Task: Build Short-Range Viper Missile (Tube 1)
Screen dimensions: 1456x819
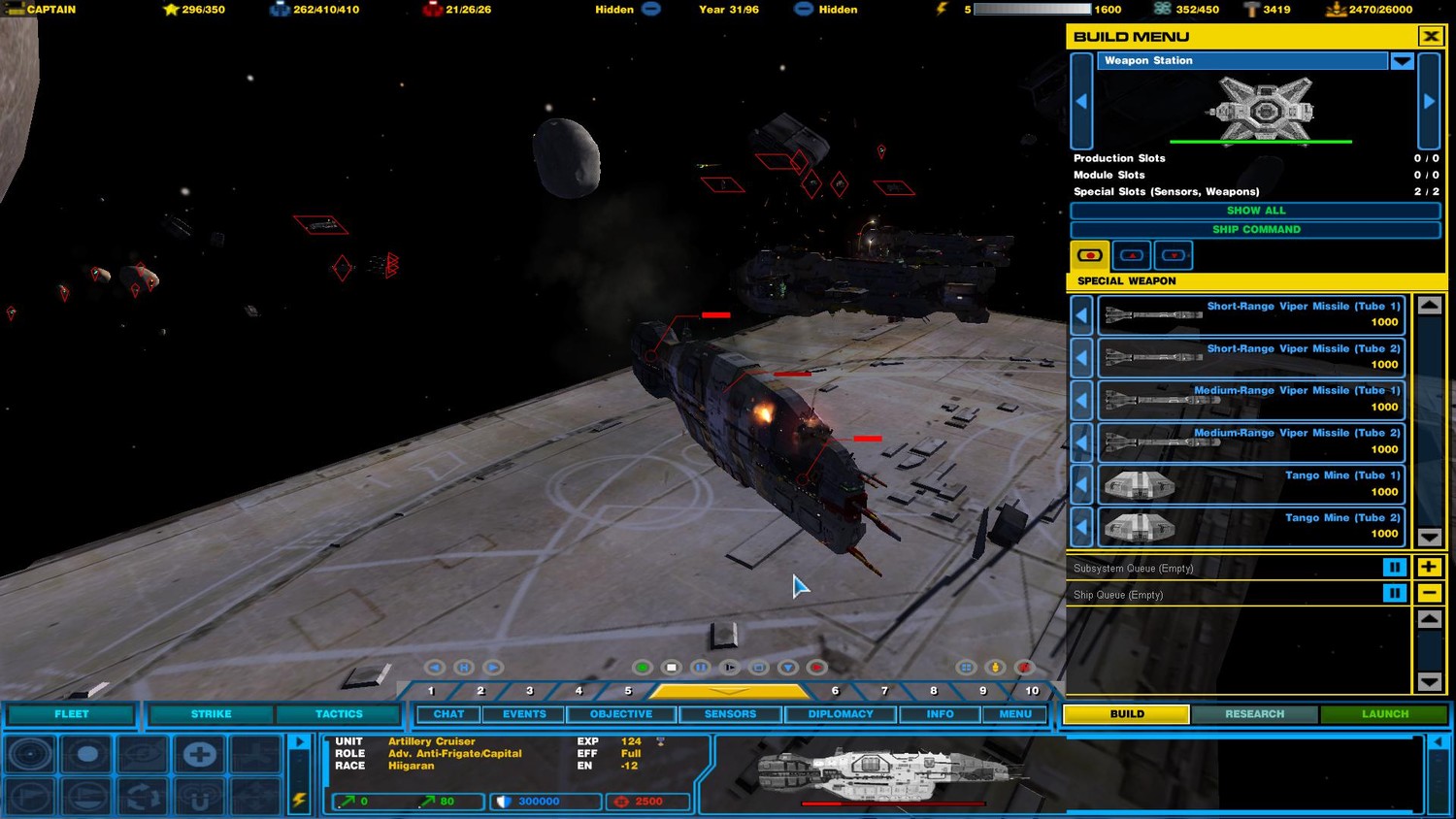Action: (x=1251, y=314)
